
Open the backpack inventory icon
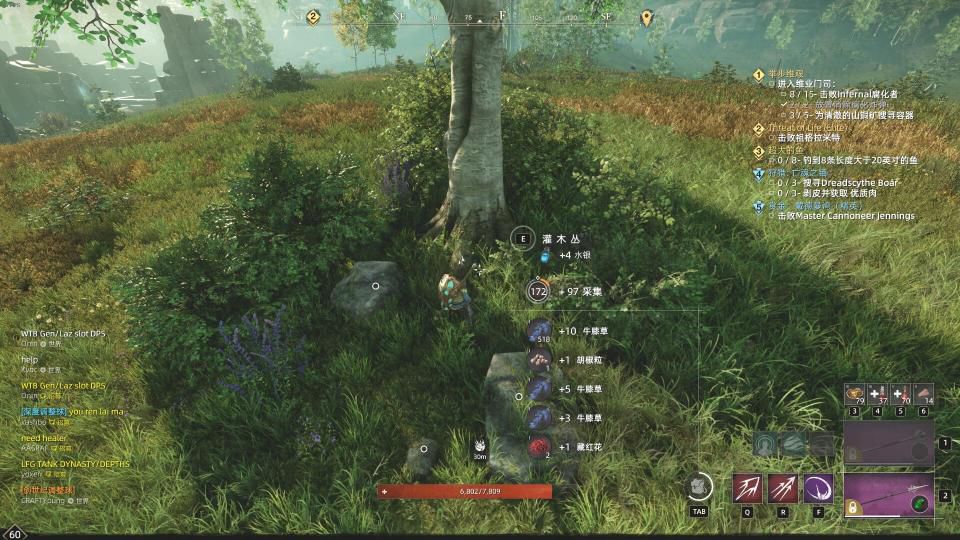click(x=699, y=486)
